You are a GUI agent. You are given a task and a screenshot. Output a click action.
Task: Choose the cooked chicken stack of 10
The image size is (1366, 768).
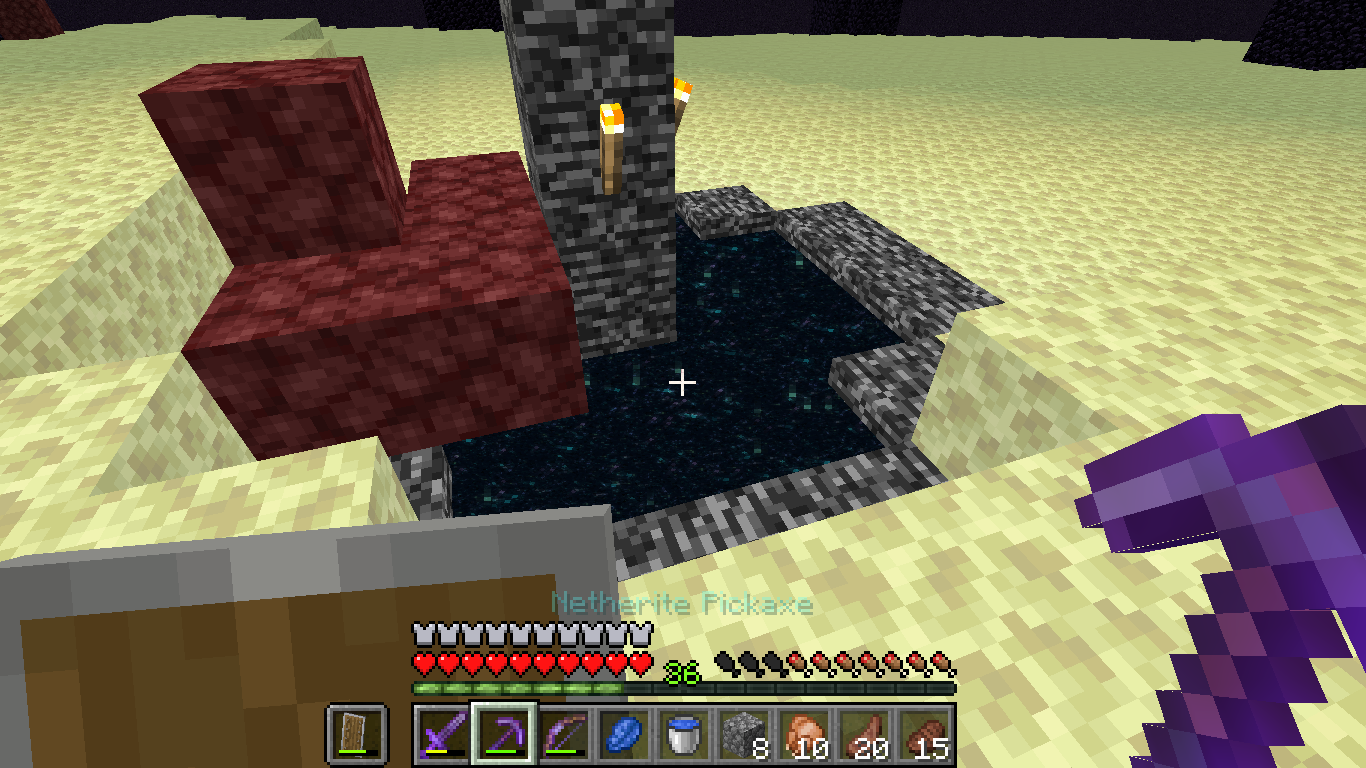803,735
